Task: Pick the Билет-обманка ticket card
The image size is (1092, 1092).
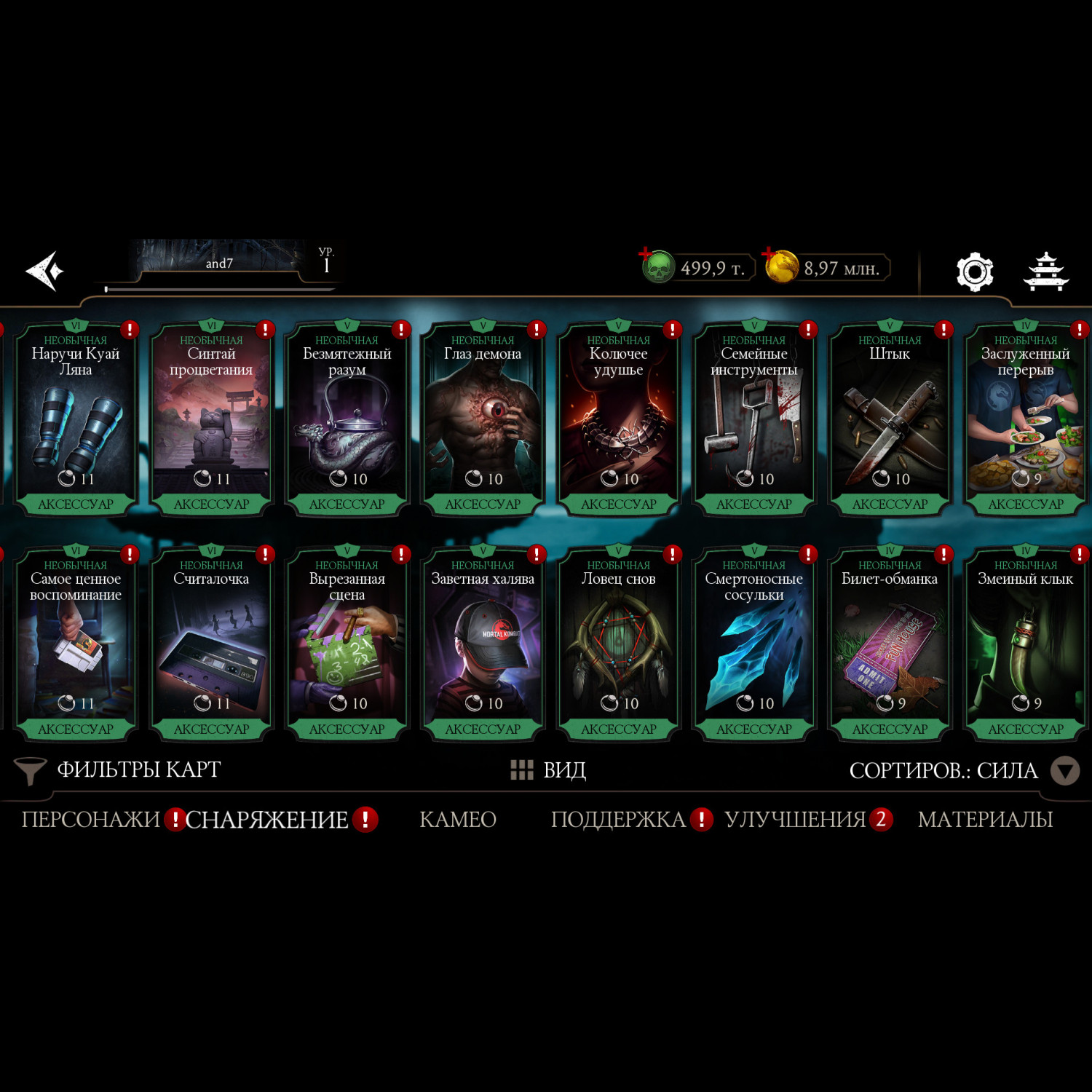Action: pos(890,645)
